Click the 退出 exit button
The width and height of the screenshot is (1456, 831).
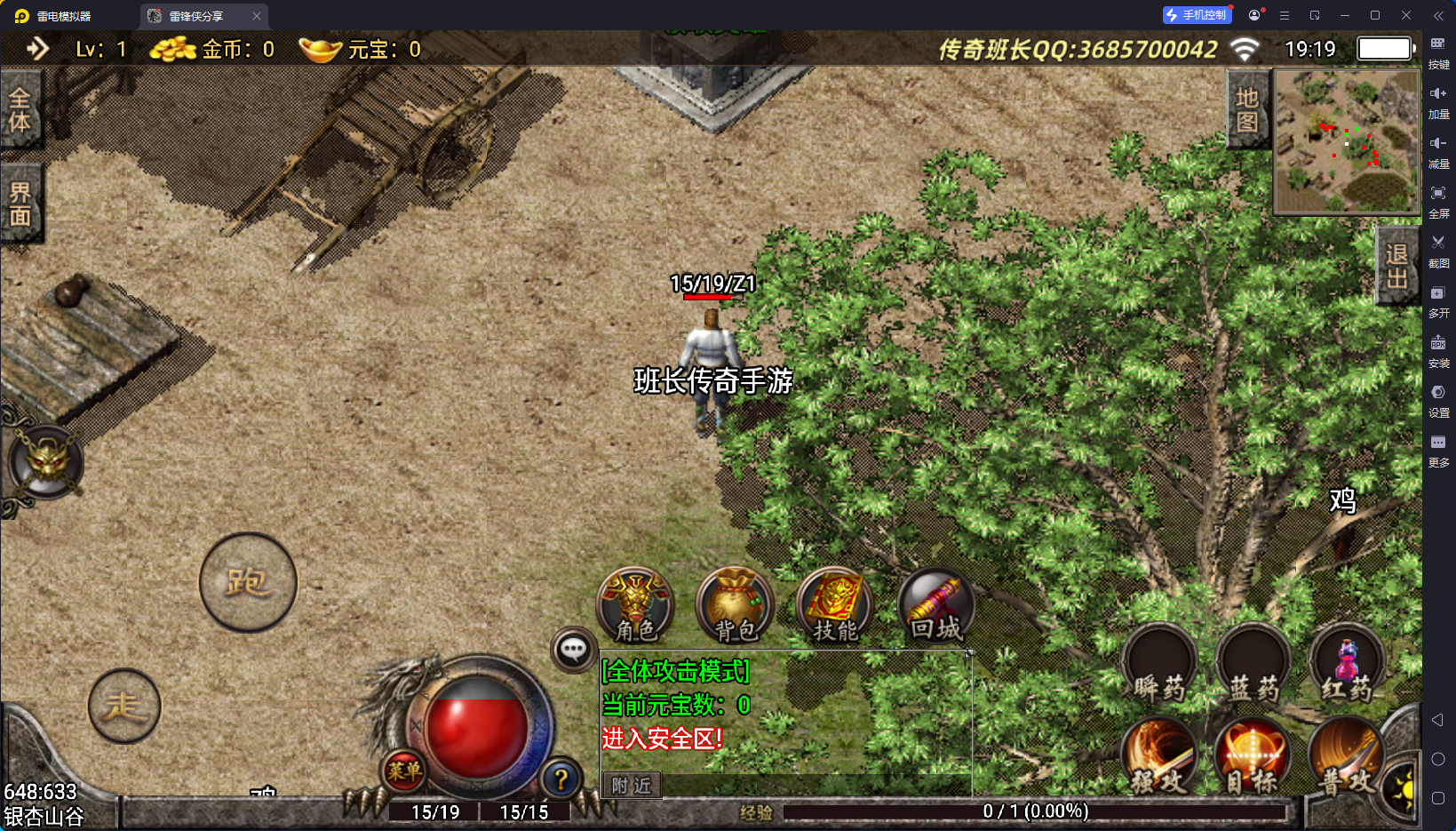click(1396, 266)
